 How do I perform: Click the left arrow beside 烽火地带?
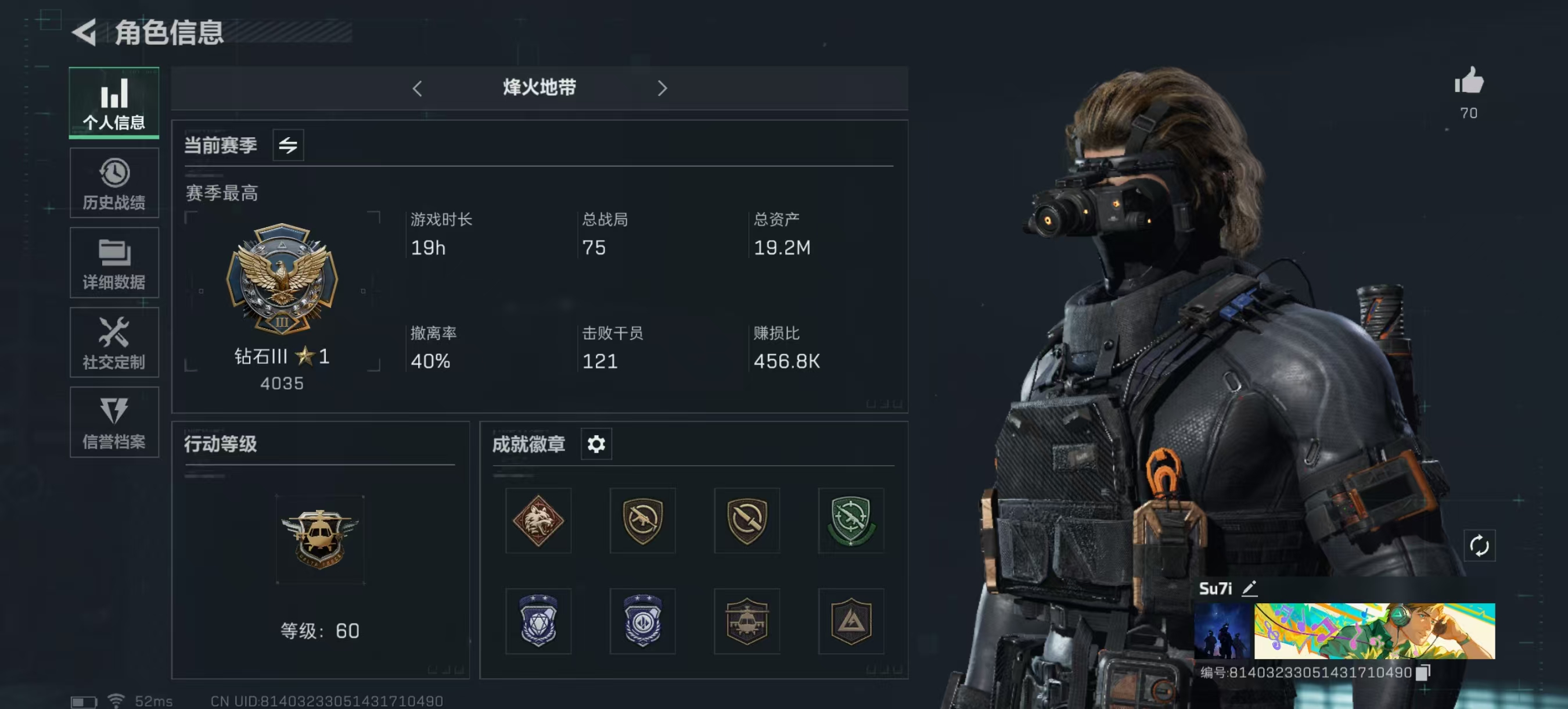pyautogui.click(x=417, y=89)
